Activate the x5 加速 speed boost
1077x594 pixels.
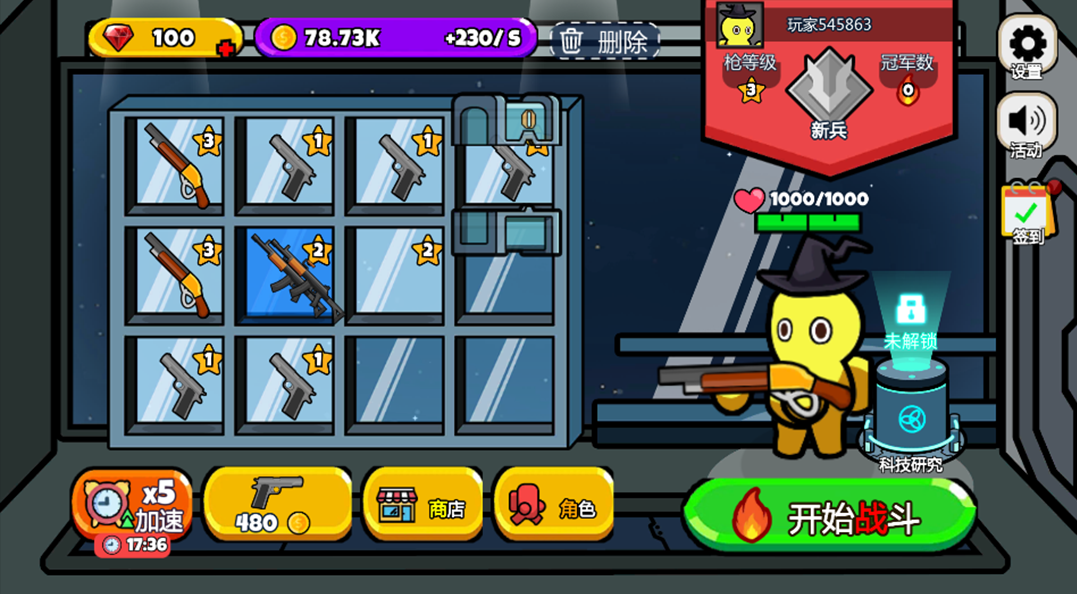[x=132, y=504]
